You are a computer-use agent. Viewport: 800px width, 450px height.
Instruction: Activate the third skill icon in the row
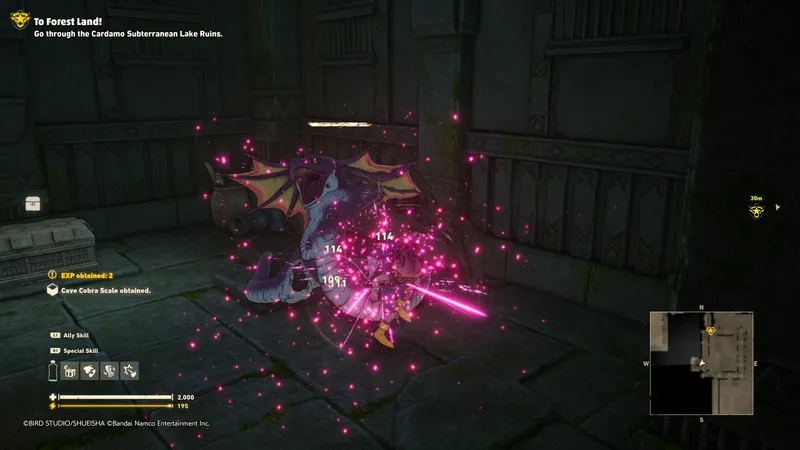[109, 371]
